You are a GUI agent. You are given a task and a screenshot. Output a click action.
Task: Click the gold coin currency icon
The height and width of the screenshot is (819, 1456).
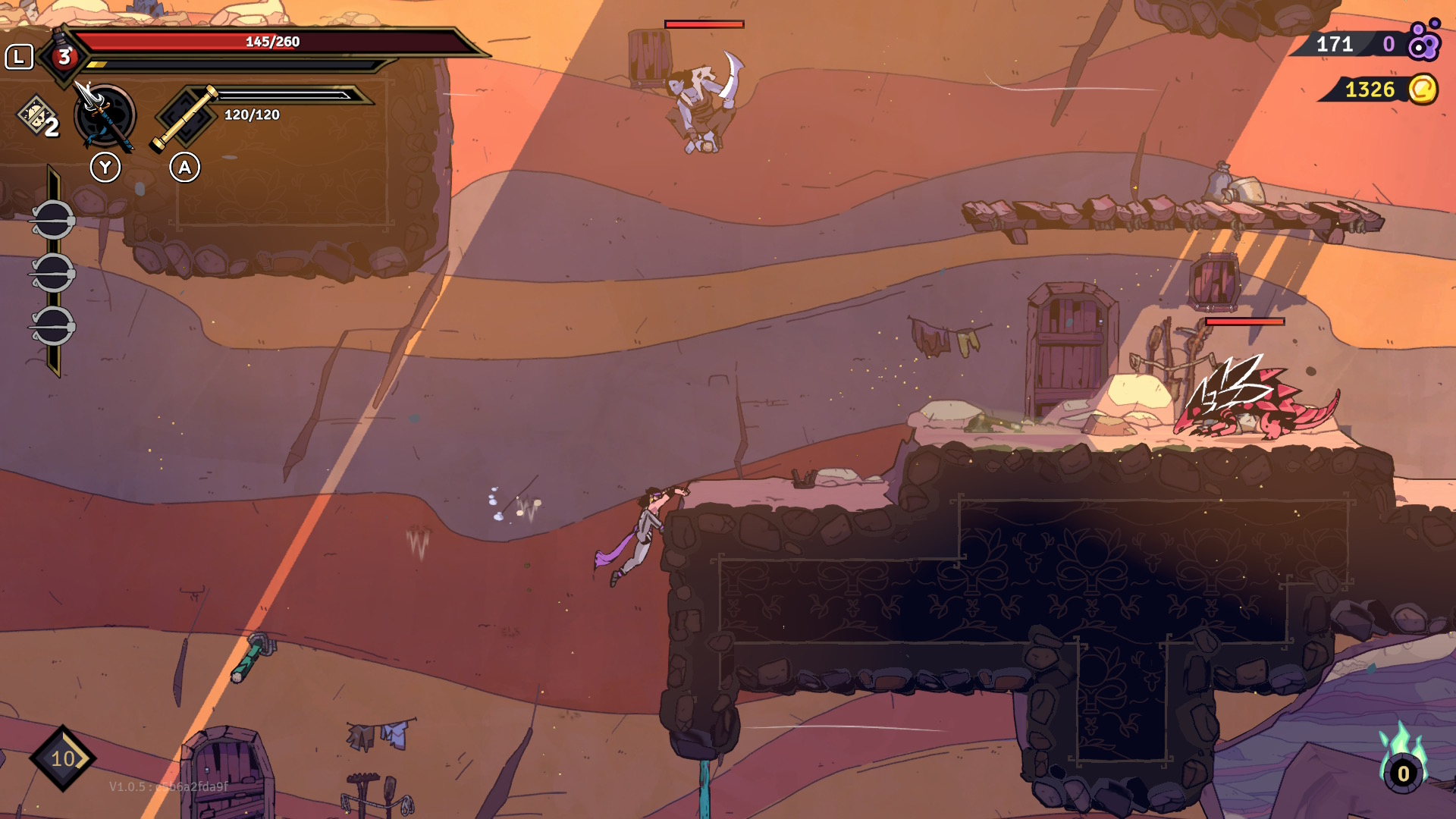pyautogui.click(x=1423, y=89)
